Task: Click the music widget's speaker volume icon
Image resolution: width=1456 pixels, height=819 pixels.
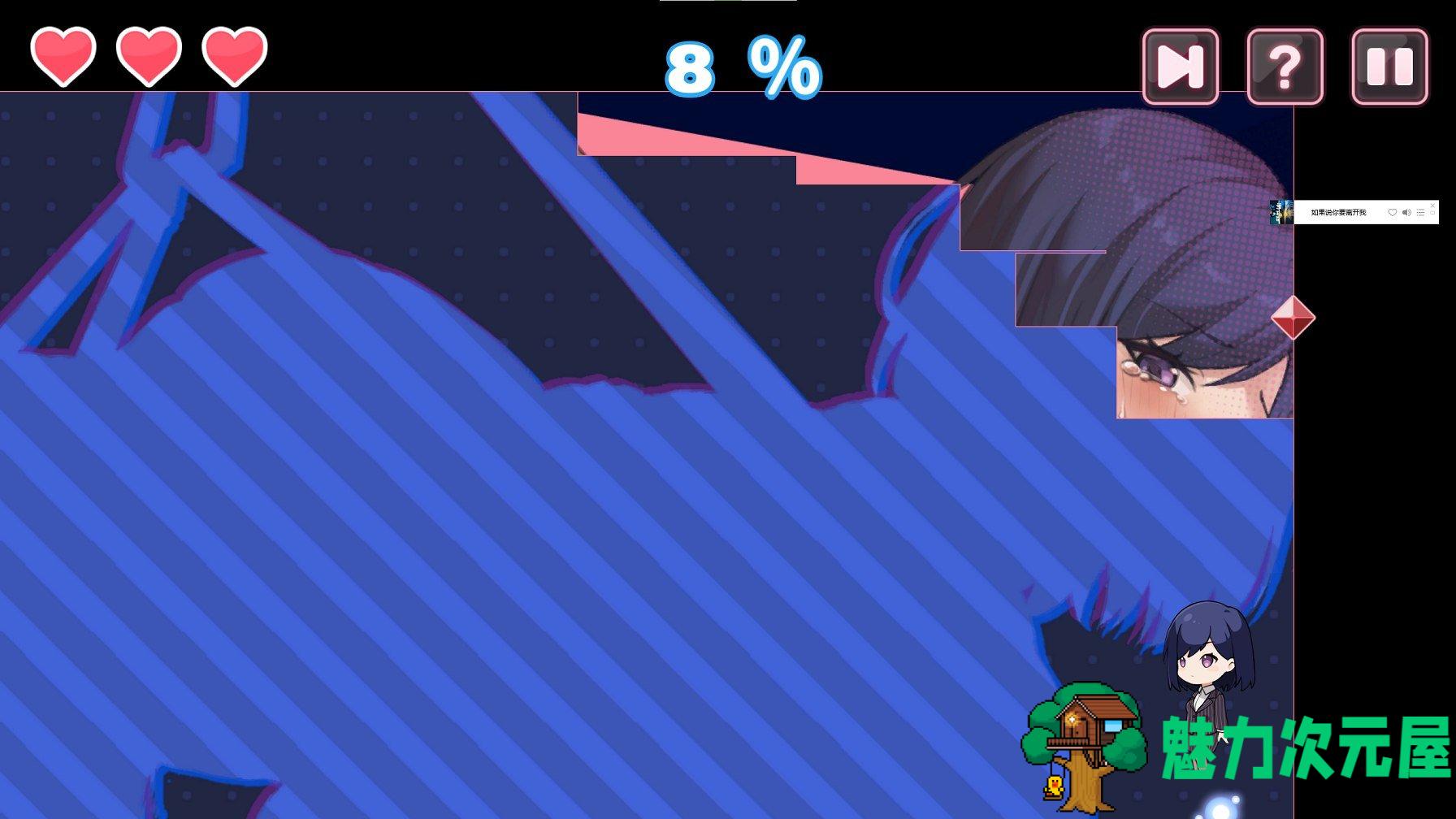Action: 1406,213
